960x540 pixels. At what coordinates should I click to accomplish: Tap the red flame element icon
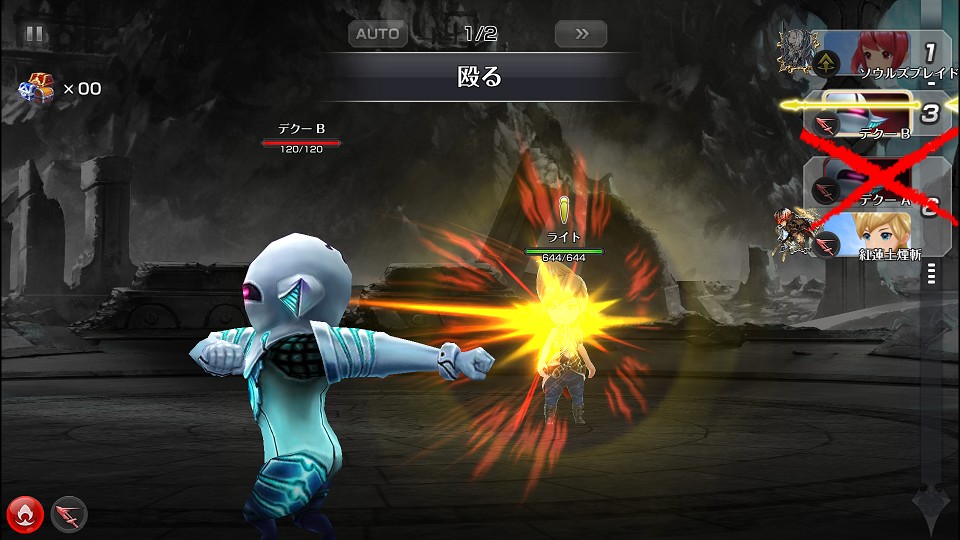click(x=24, y=514)
